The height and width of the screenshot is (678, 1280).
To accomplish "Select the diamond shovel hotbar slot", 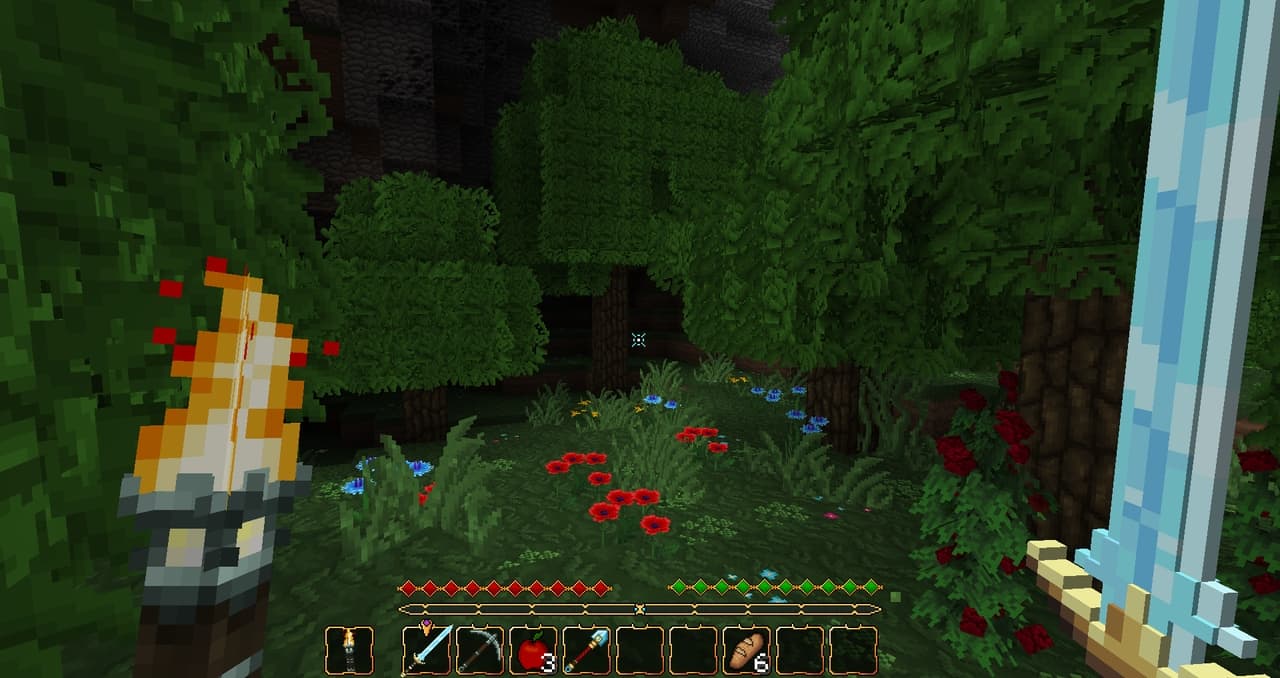I will coord(587,650).
